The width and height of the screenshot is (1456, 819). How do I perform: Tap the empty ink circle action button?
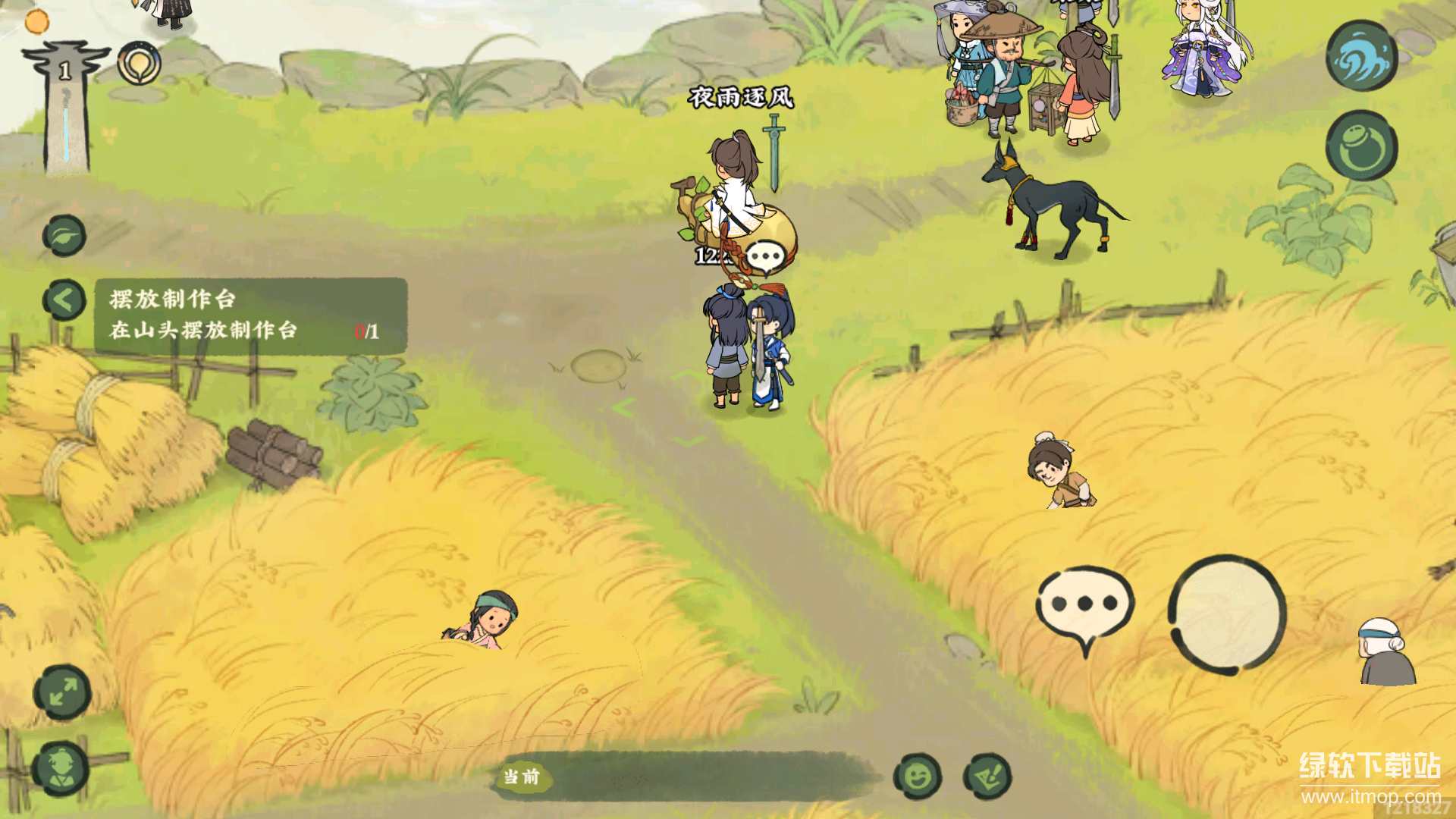pyautogui.click(x=1227, y=614)
